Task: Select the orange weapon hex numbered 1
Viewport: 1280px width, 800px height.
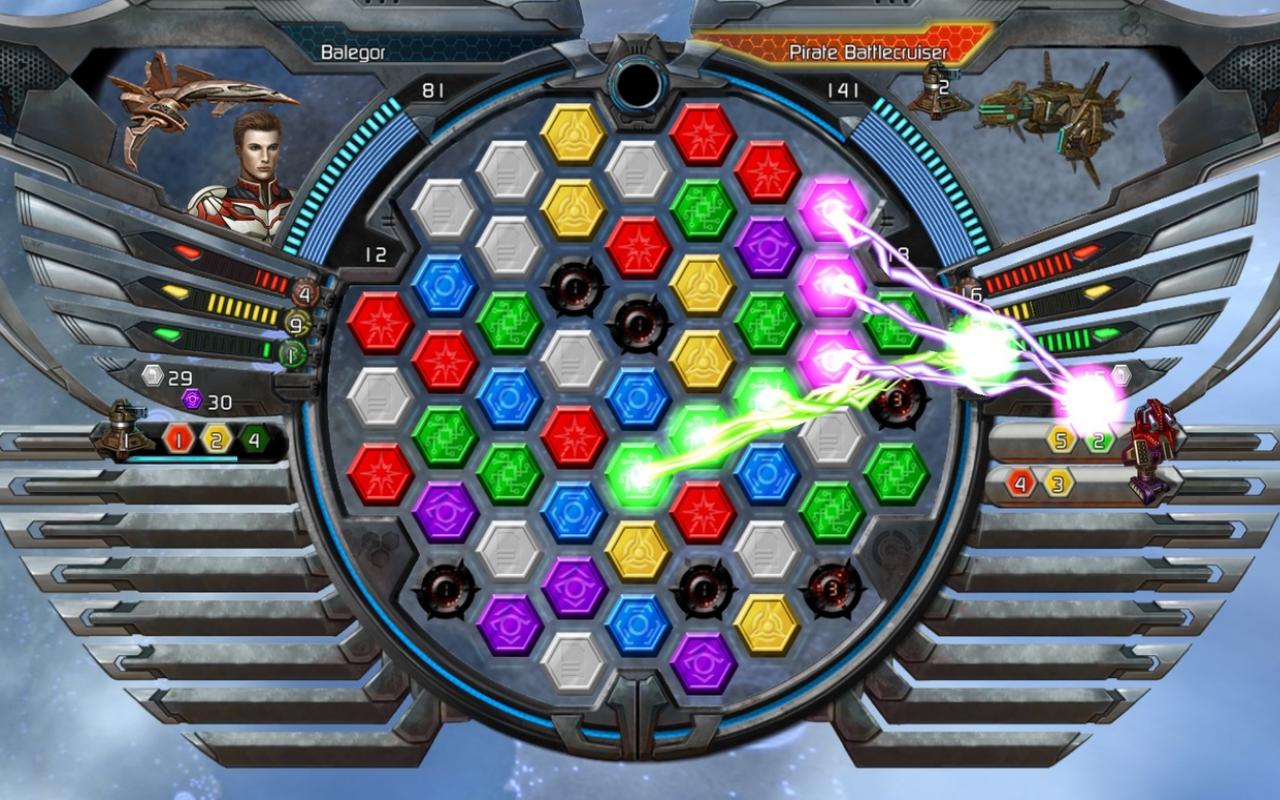Action: tap(178, 438)
